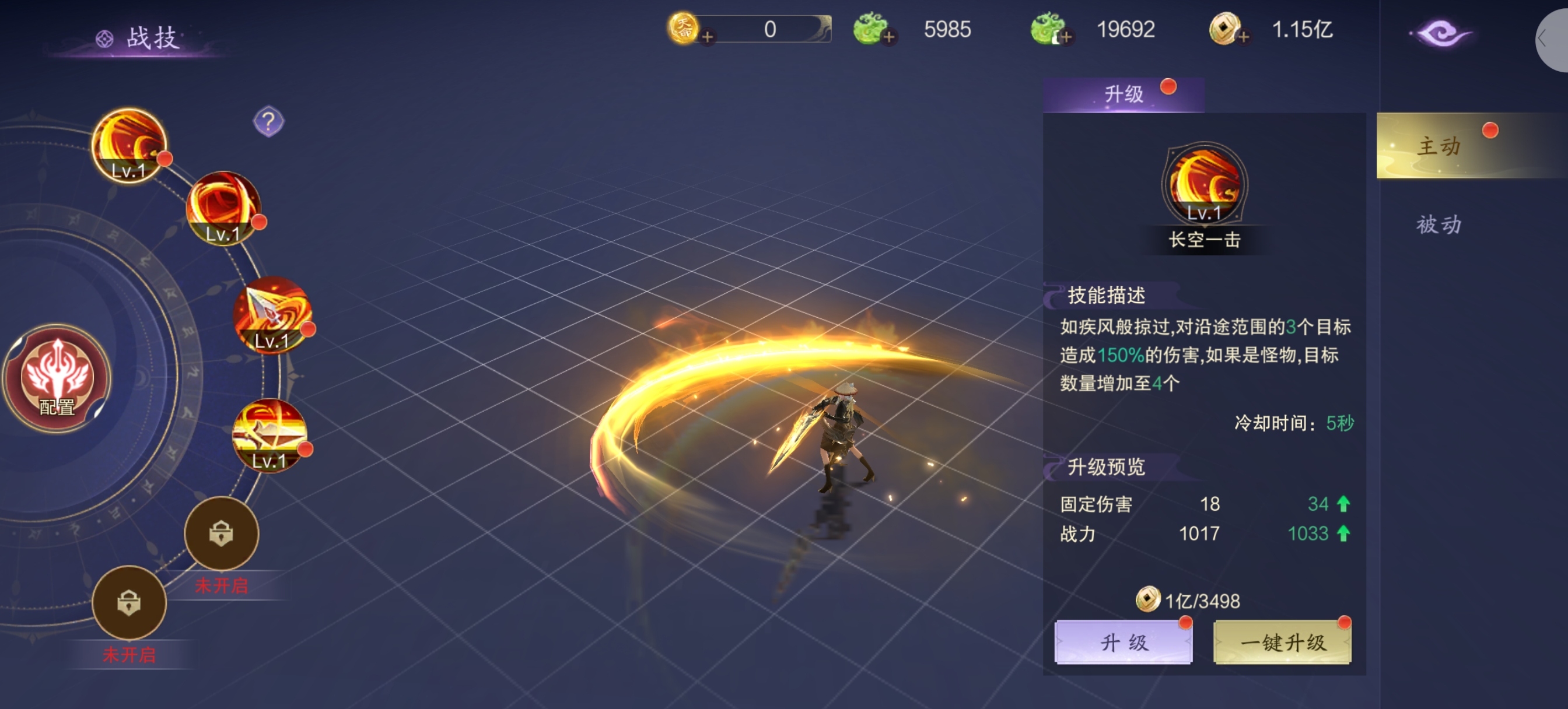Open the 升级 tab header
Screen dimensions: 1568x709
1123,94
